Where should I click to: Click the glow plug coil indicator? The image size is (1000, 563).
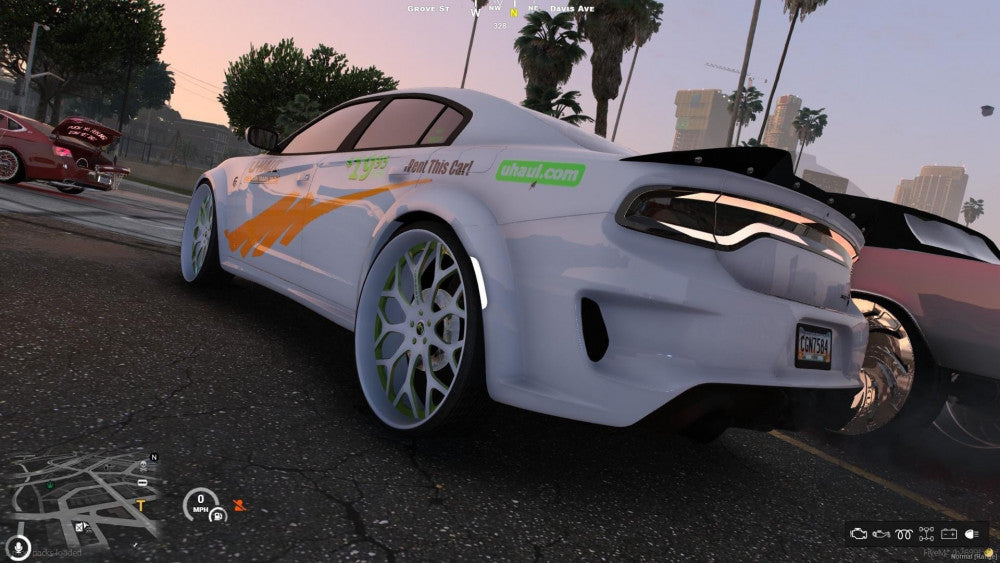click(x=904, y=534)
